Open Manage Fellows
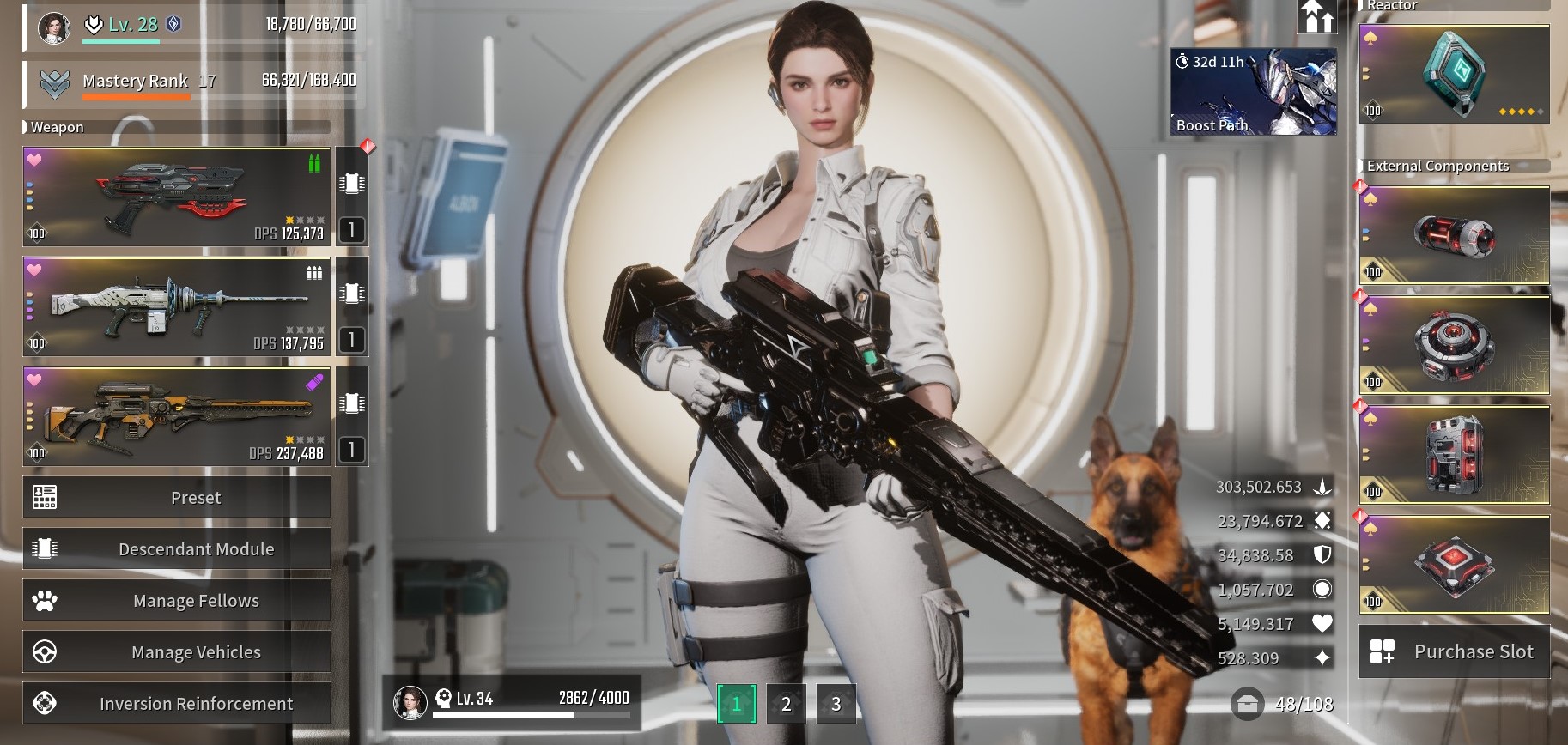Screen dimensions: 1568x745 (x=177, y=601)
